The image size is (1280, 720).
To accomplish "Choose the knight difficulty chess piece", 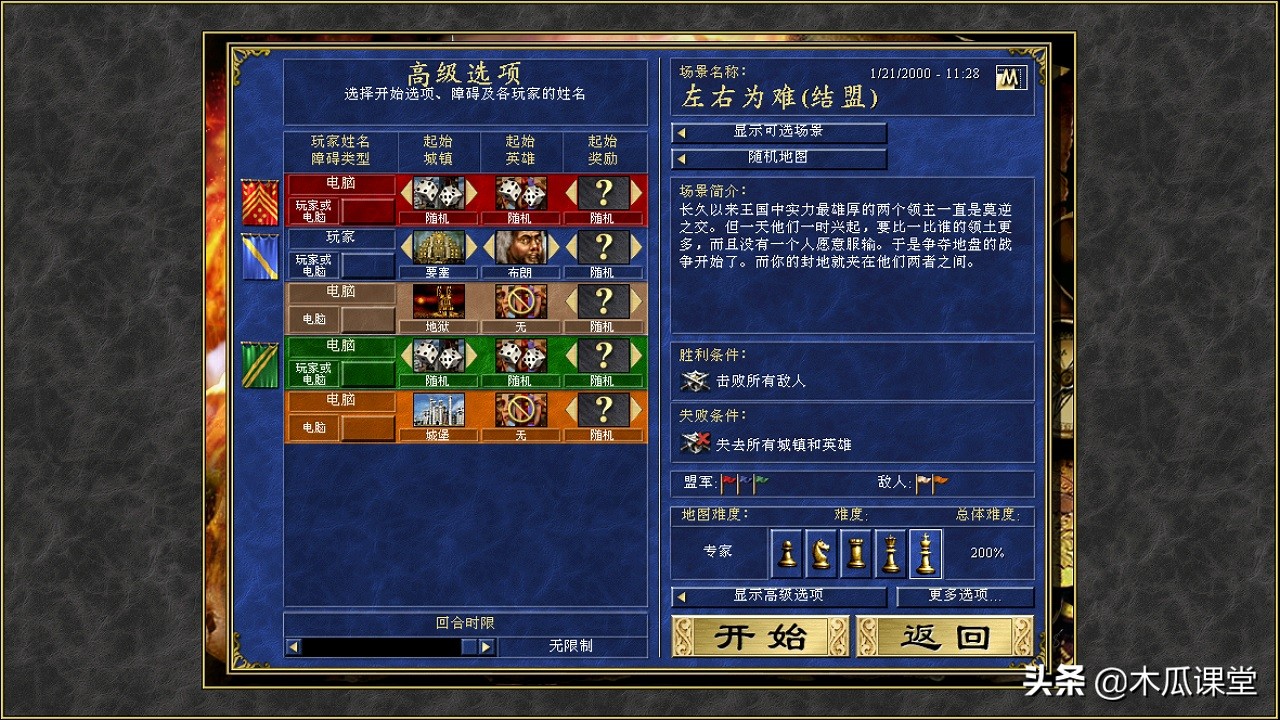I will [x=821, y=553].
